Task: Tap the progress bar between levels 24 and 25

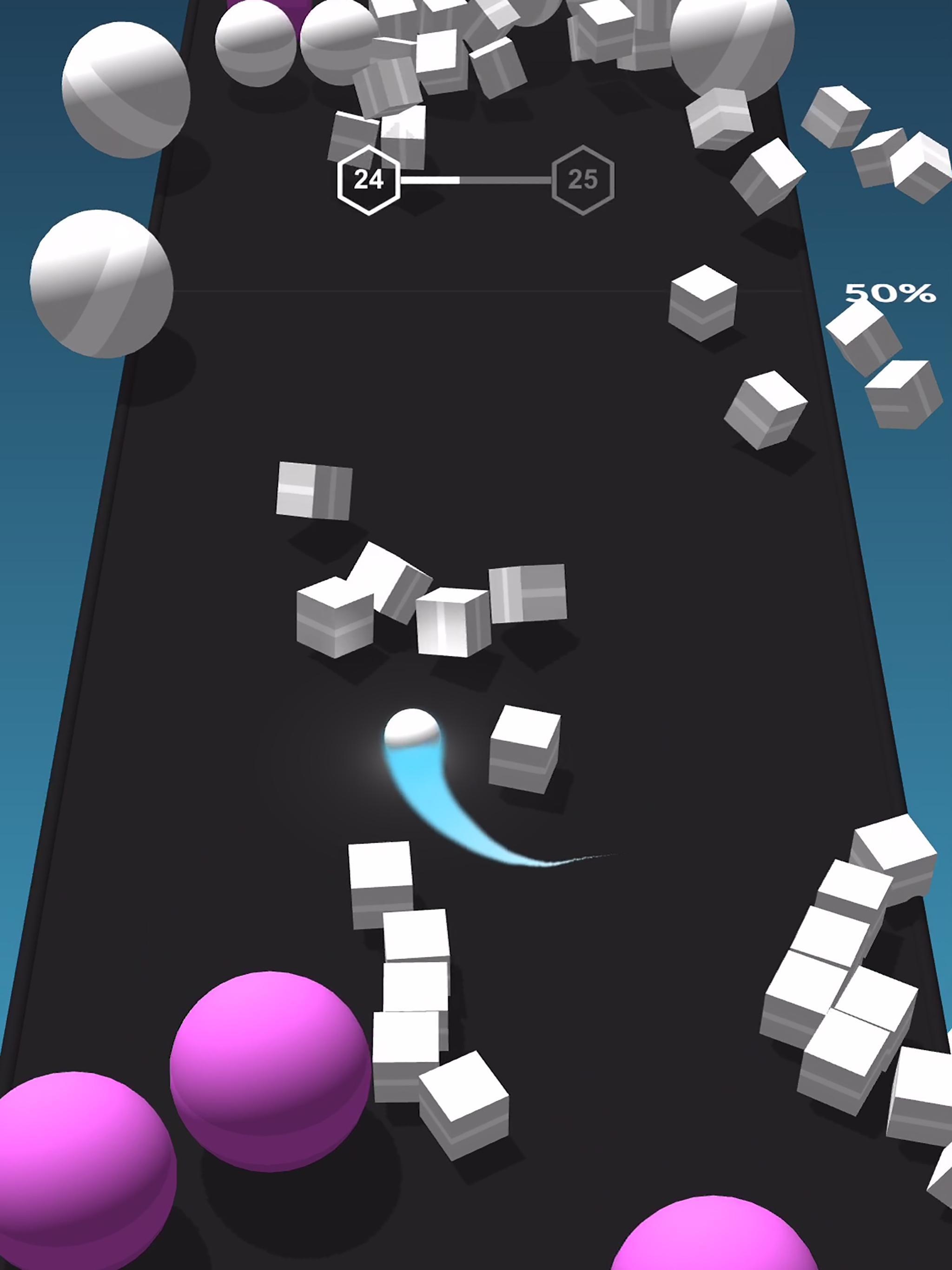Action: pyautogui.click(x=476, y=179)
